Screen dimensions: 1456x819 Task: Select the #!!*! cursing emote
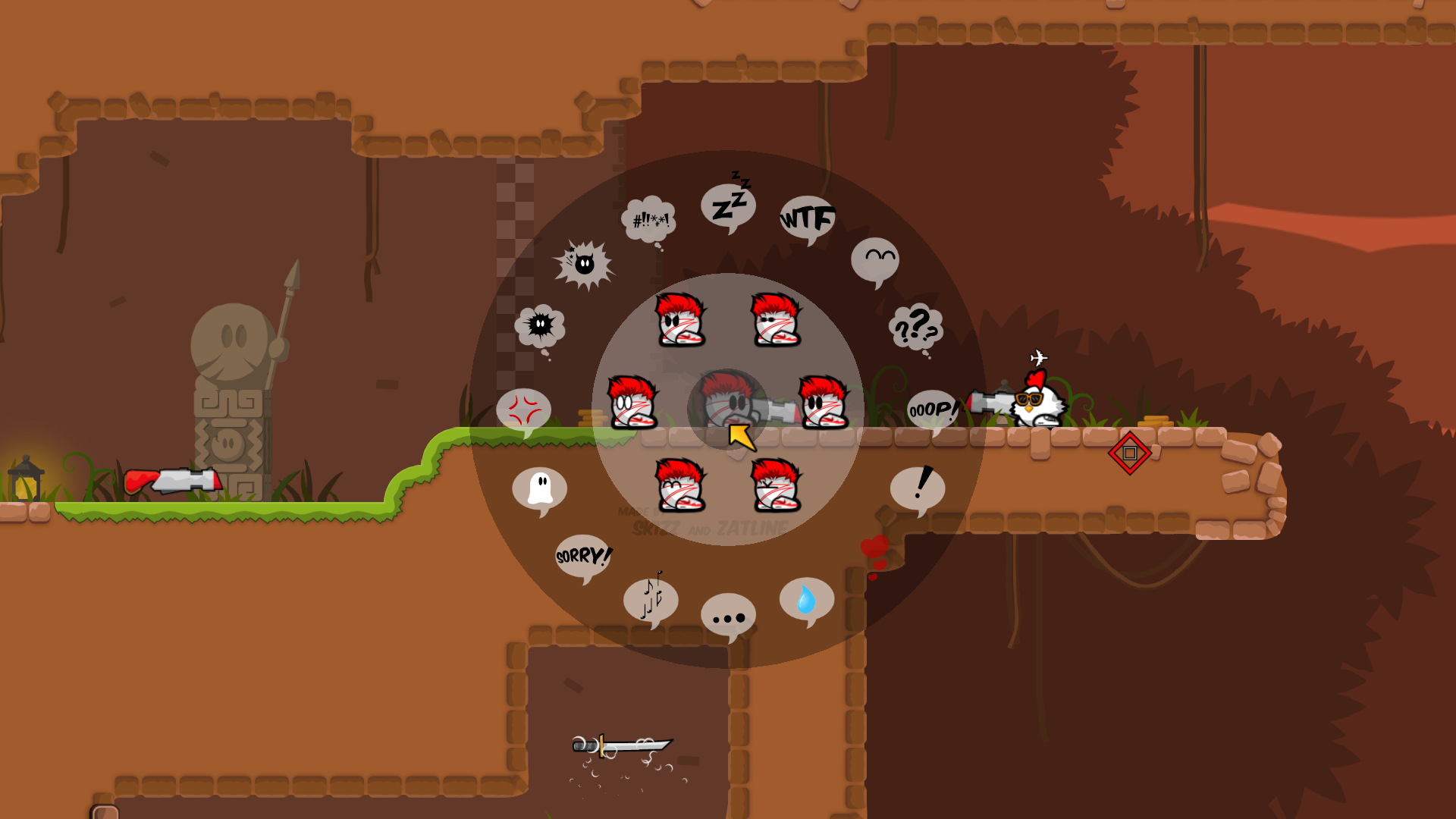tap(648, 220)
